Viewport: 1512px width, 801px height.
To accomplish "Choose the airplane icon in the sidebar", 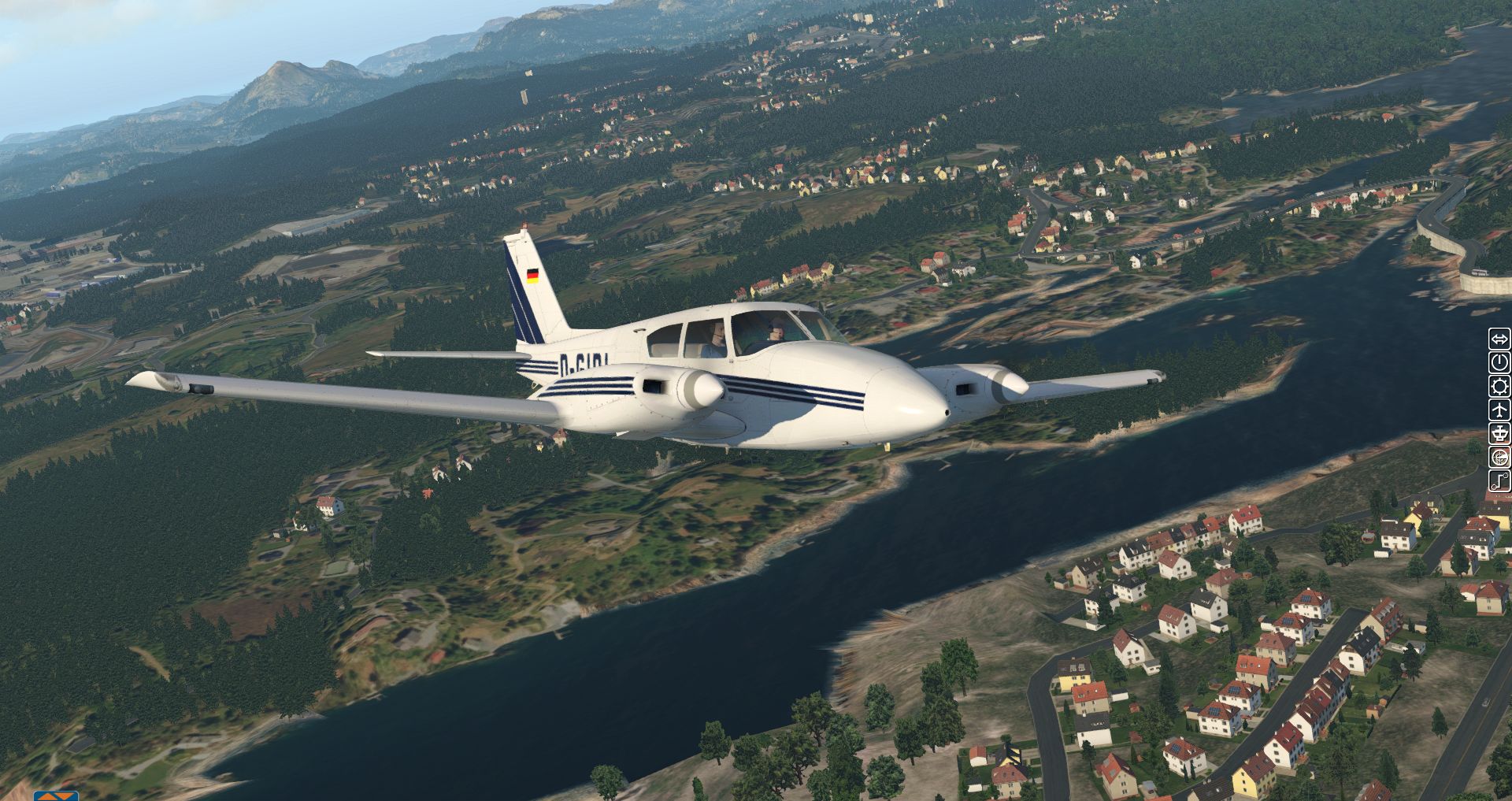I will click(x=1499, y=410).
